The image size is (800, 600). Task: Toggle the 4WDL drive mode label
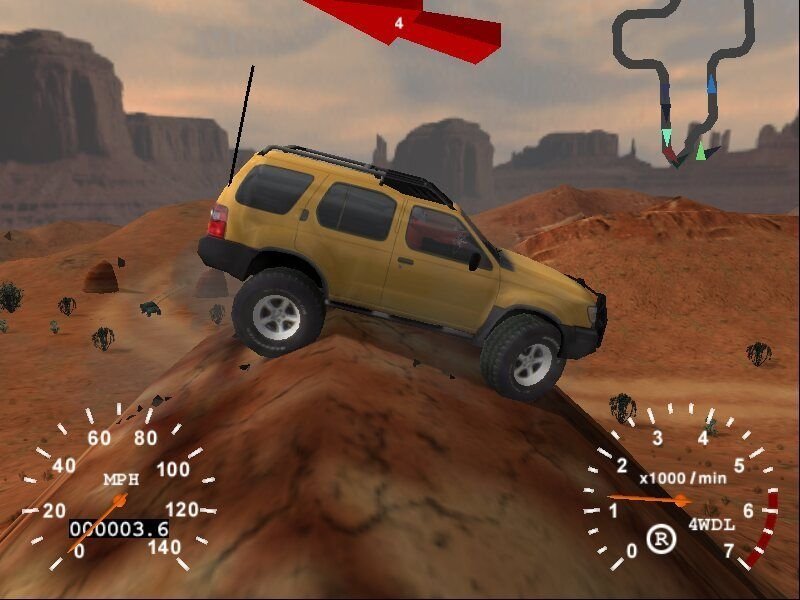pyautogui.click(x=708, y=524)
